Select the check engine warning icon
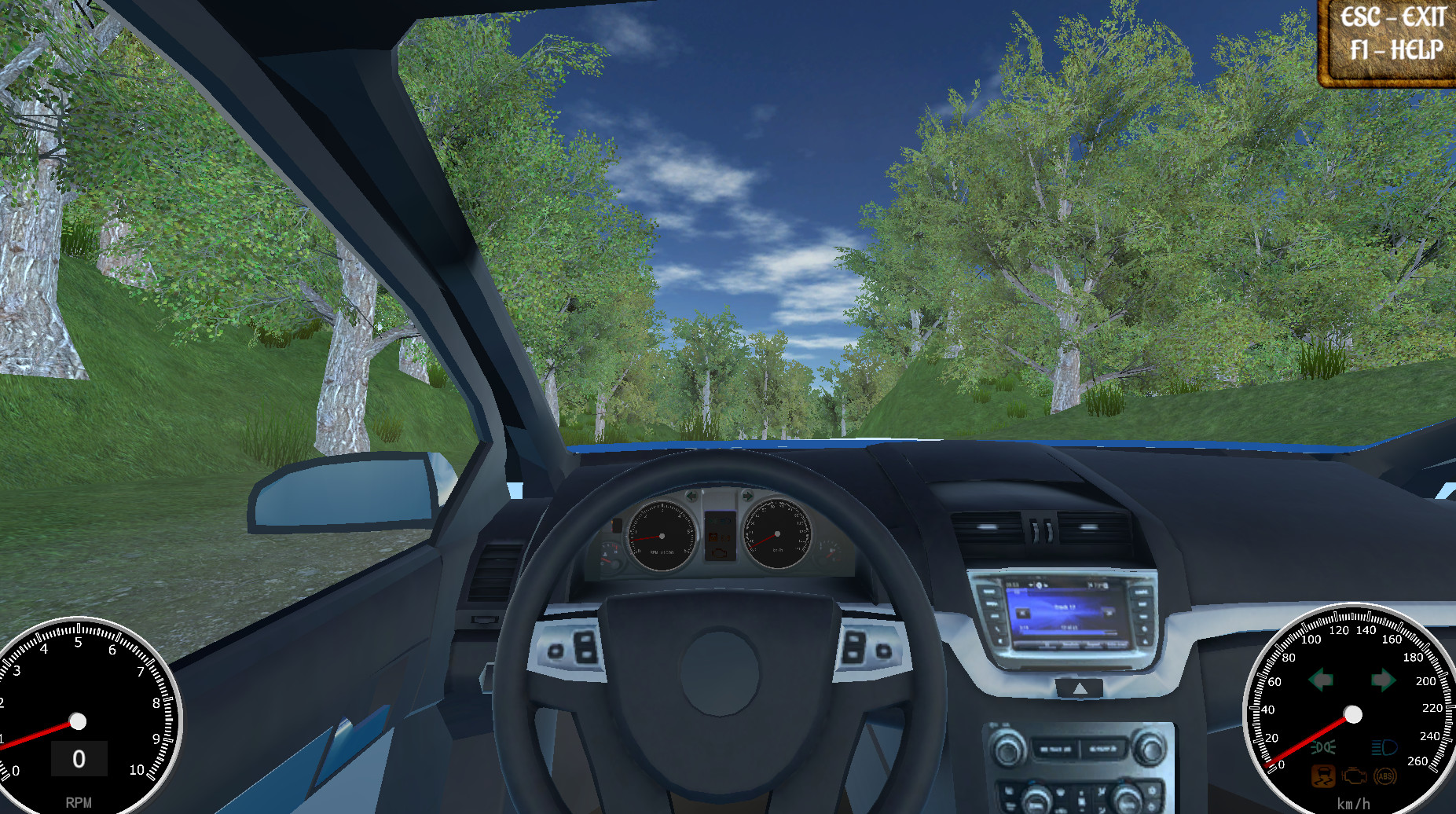This screenshot has height=814, width=1456. click(x=1354, y=777)
